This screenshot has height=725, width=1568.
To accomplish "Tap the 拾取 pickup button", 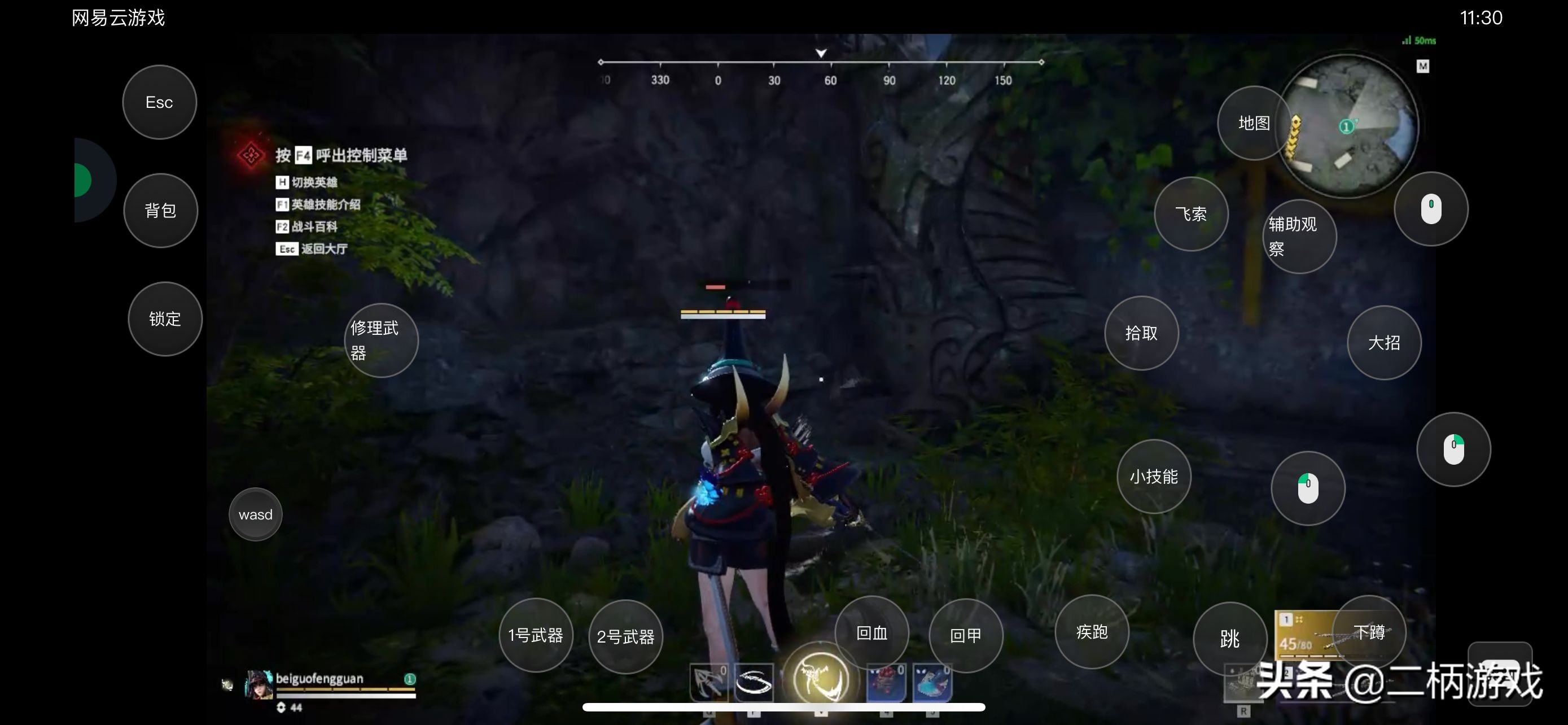I will [x=1141, y=333].
